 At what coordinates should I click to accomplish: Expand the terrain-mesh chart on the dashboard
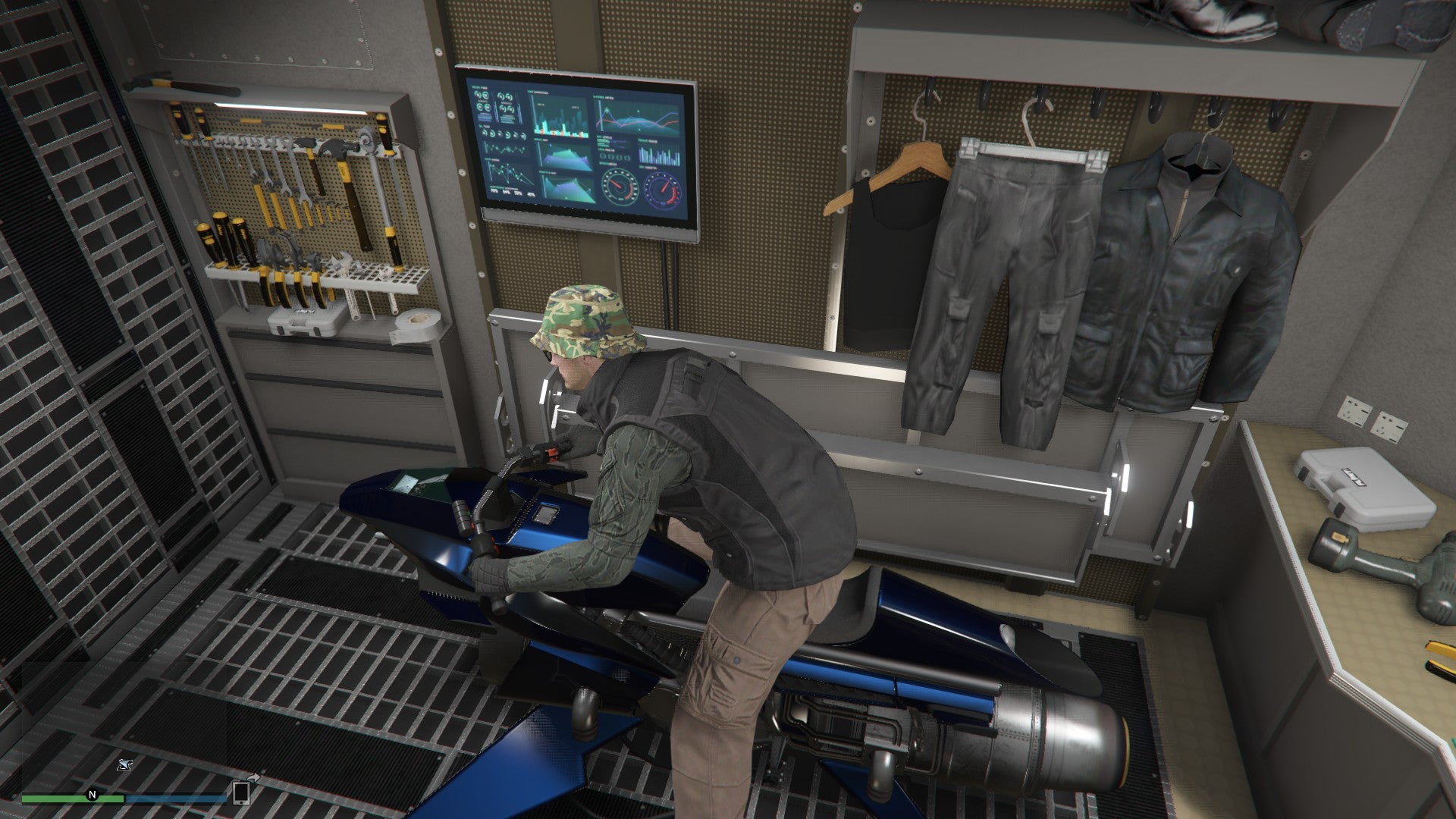point(568,159)
